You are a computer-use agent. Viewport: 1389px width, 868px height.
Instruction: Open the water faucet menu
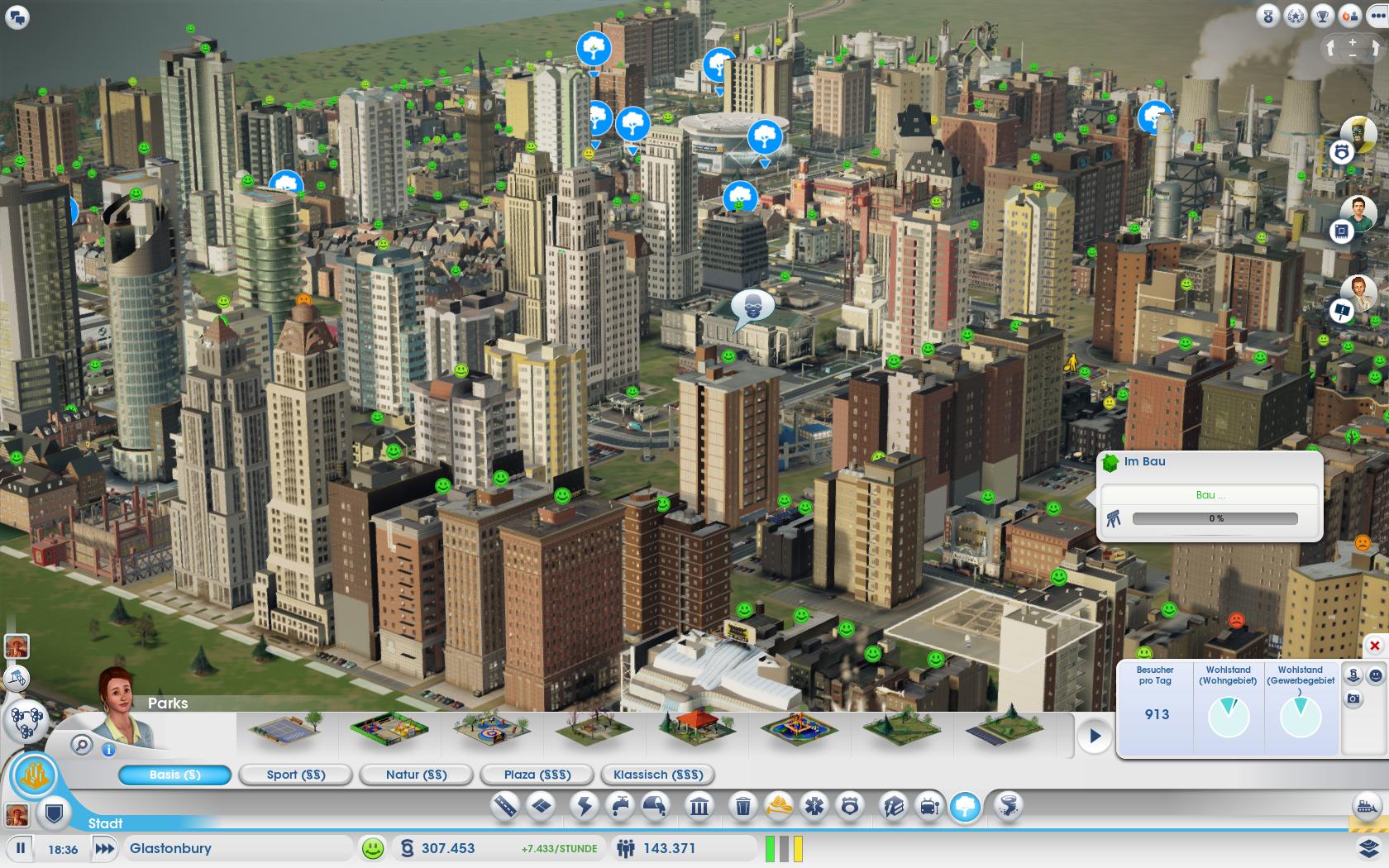pyautogui.click(x=620, y=806)
